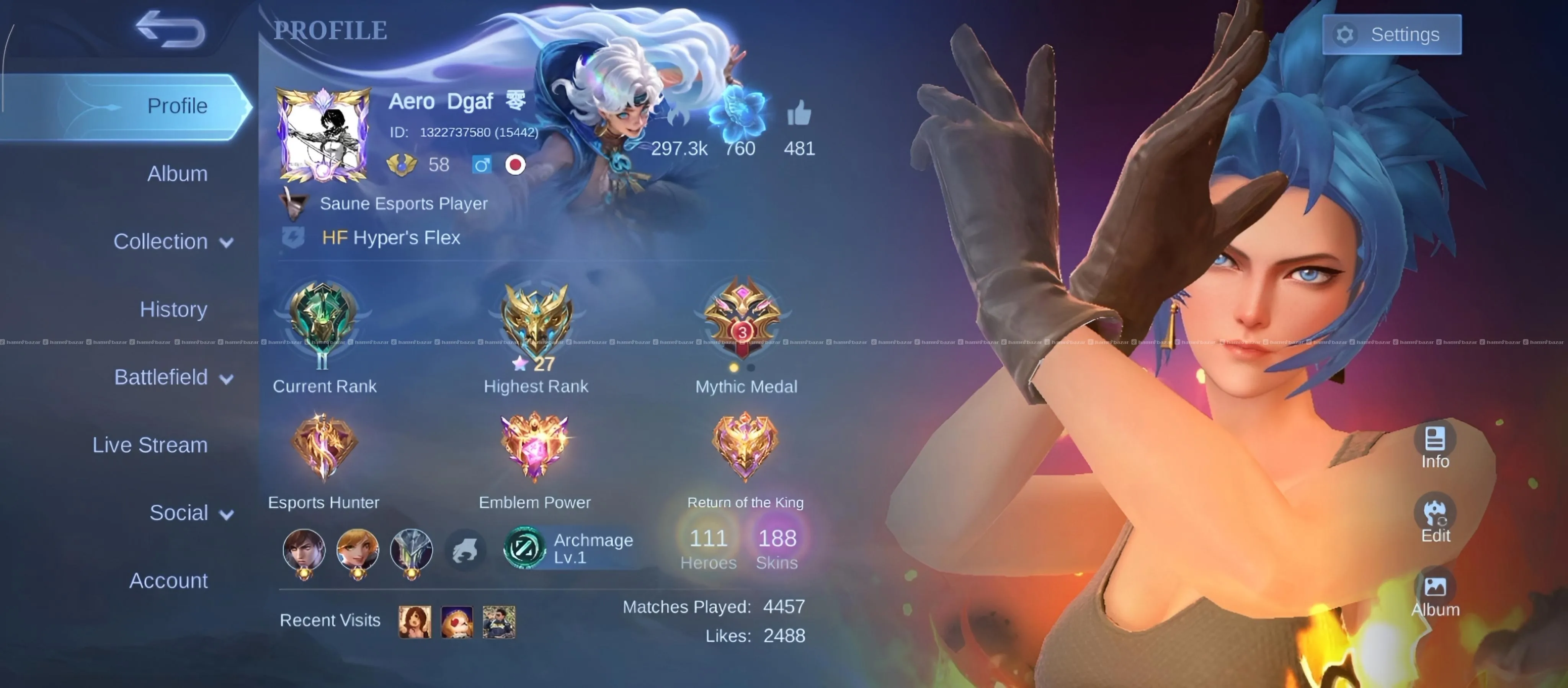Click the player avatar portrait
The width and height of the screenshot is (1568, 688).
coord(323,135)
